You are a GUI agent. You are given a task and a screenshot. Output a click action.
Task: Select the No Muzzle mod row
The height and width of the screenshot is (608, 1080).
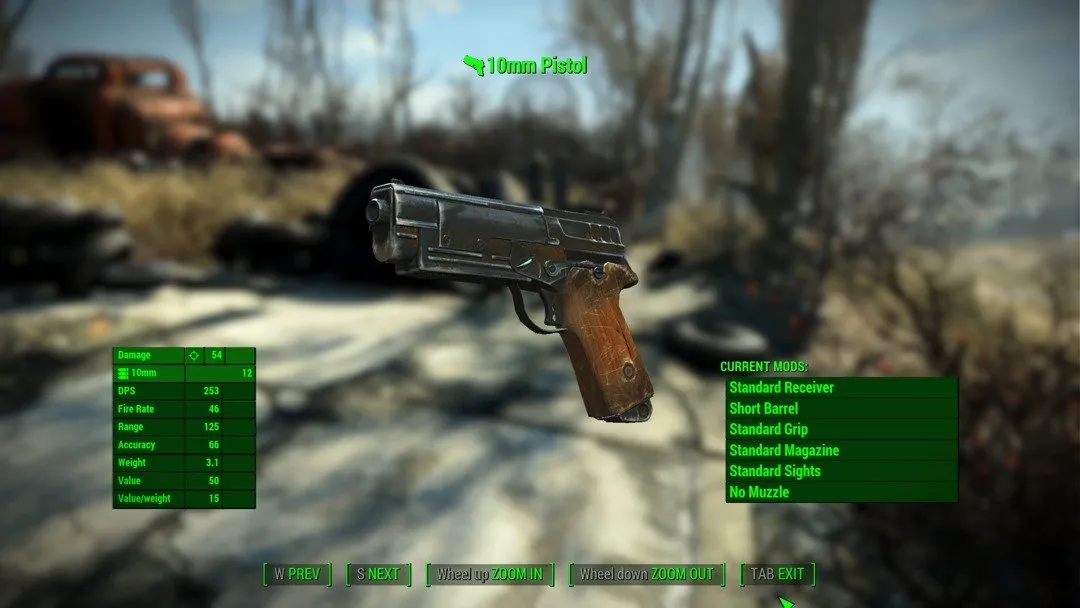click(841, 492)
